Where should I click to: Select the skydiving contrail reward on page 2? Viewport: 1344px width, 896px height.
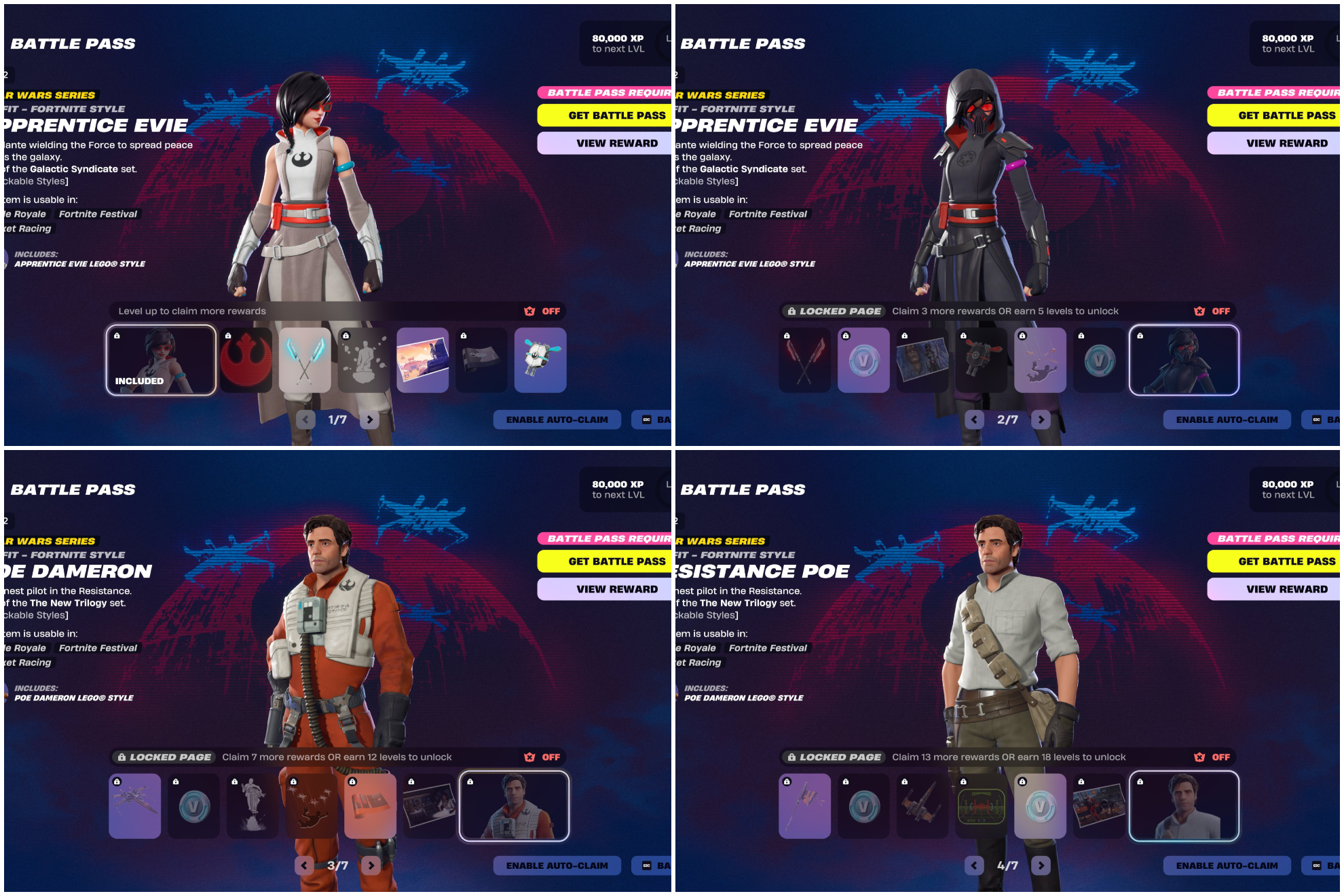(1040, 360)
